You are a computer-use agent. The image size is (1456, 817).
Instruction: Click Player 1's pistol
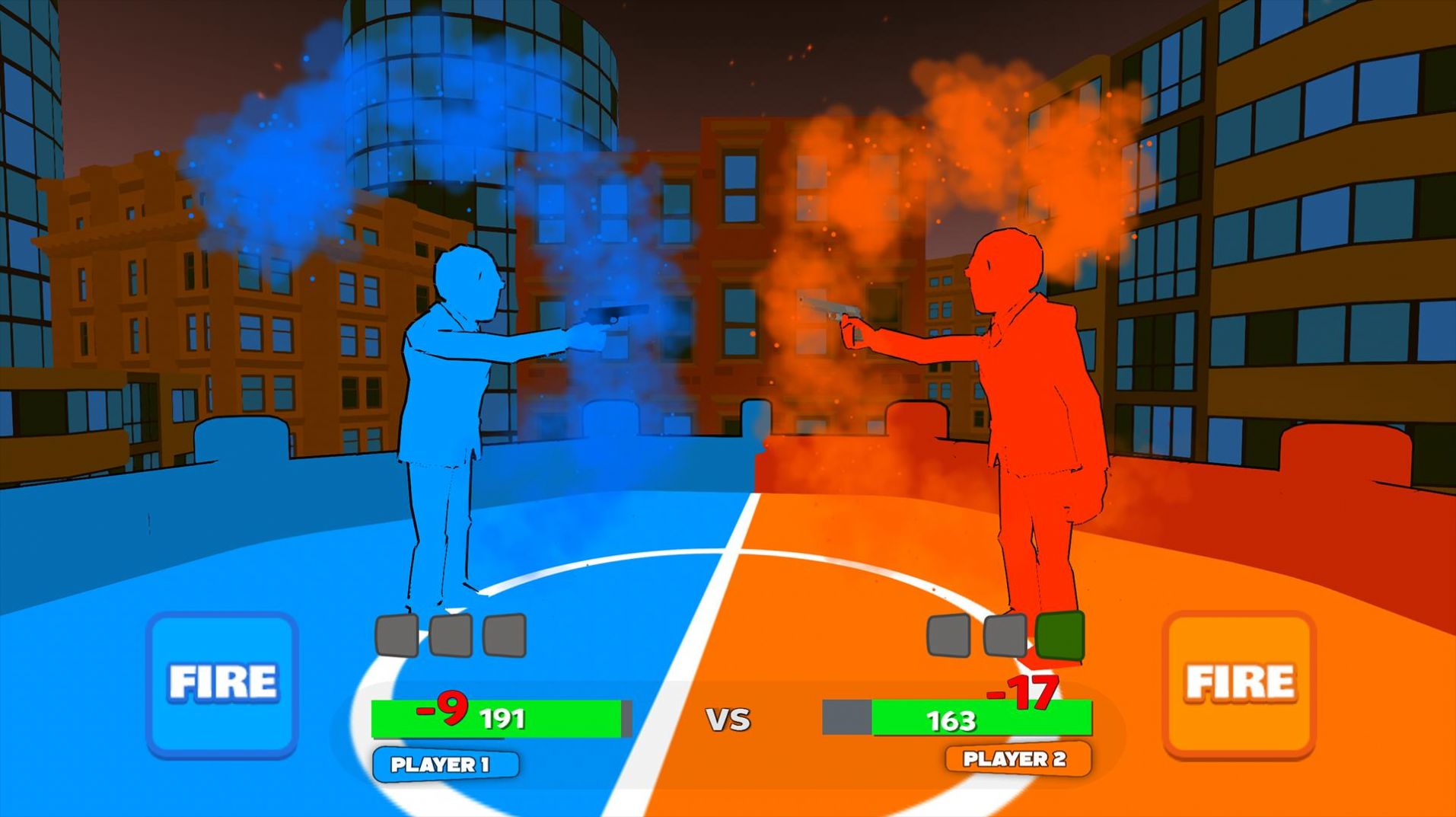[604, 316]
